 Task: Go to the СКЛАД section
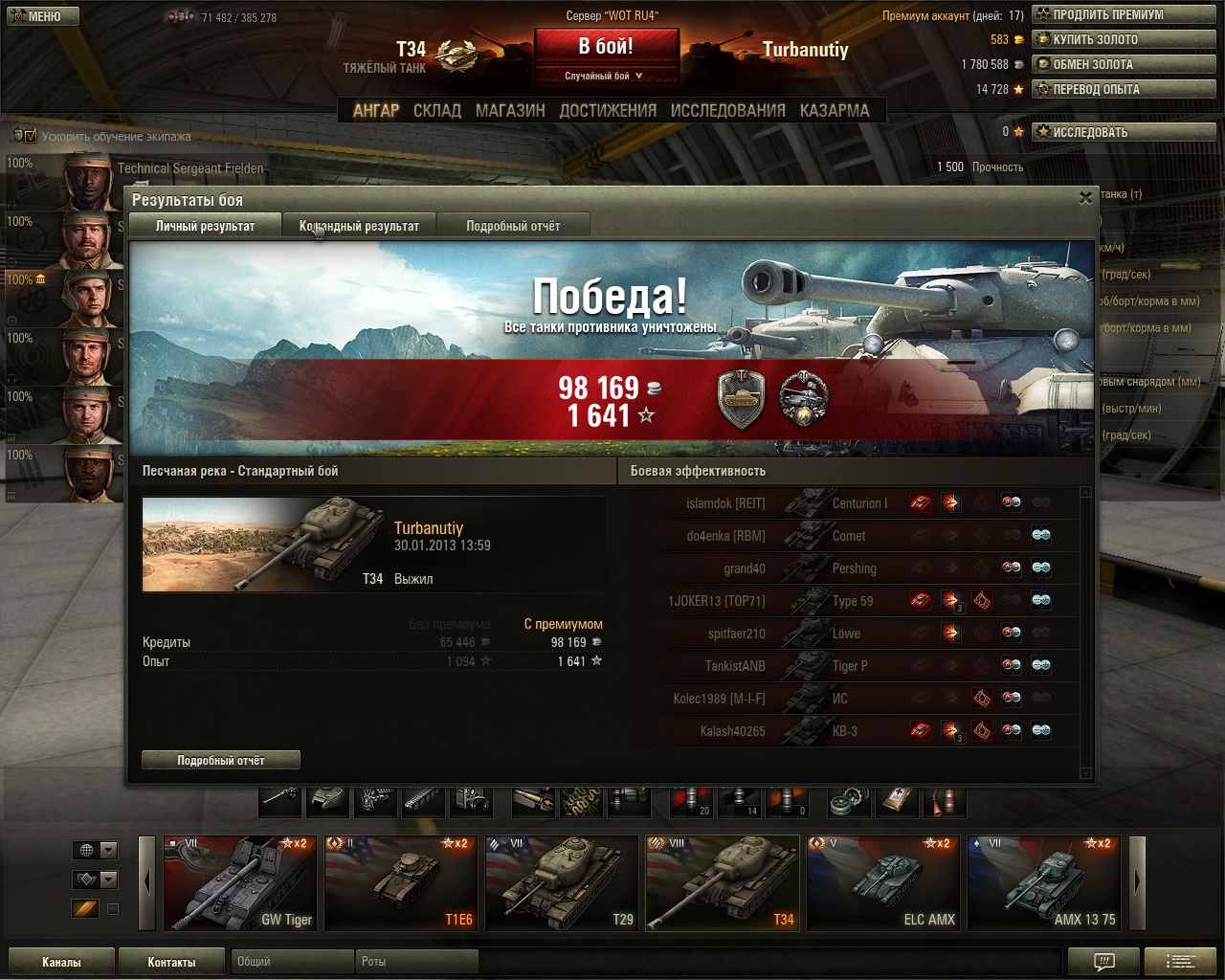437,111
